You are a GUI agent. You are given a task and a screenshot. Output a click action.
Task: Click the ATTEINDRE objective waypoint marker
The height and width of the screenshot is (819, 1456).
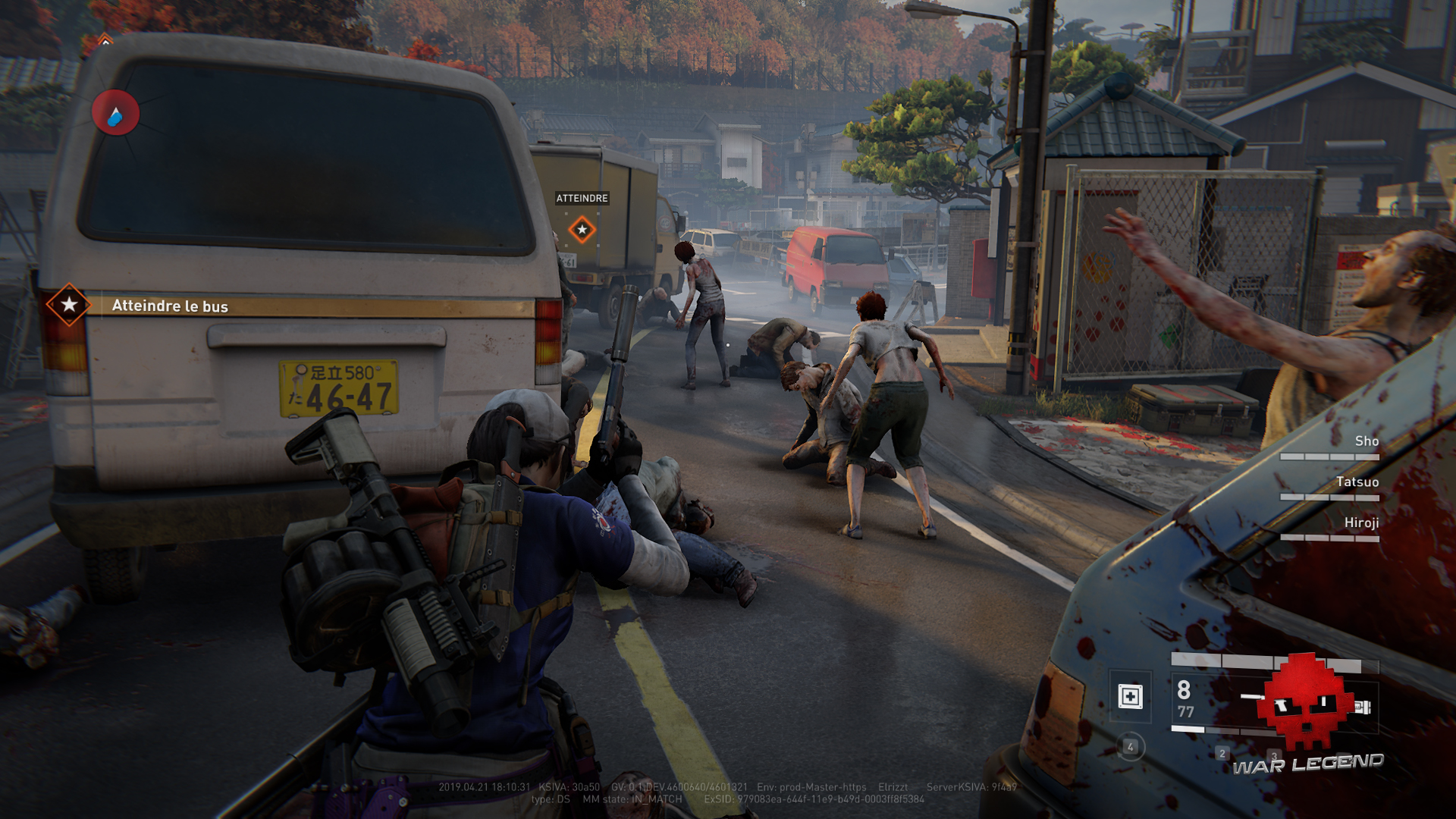582,229
